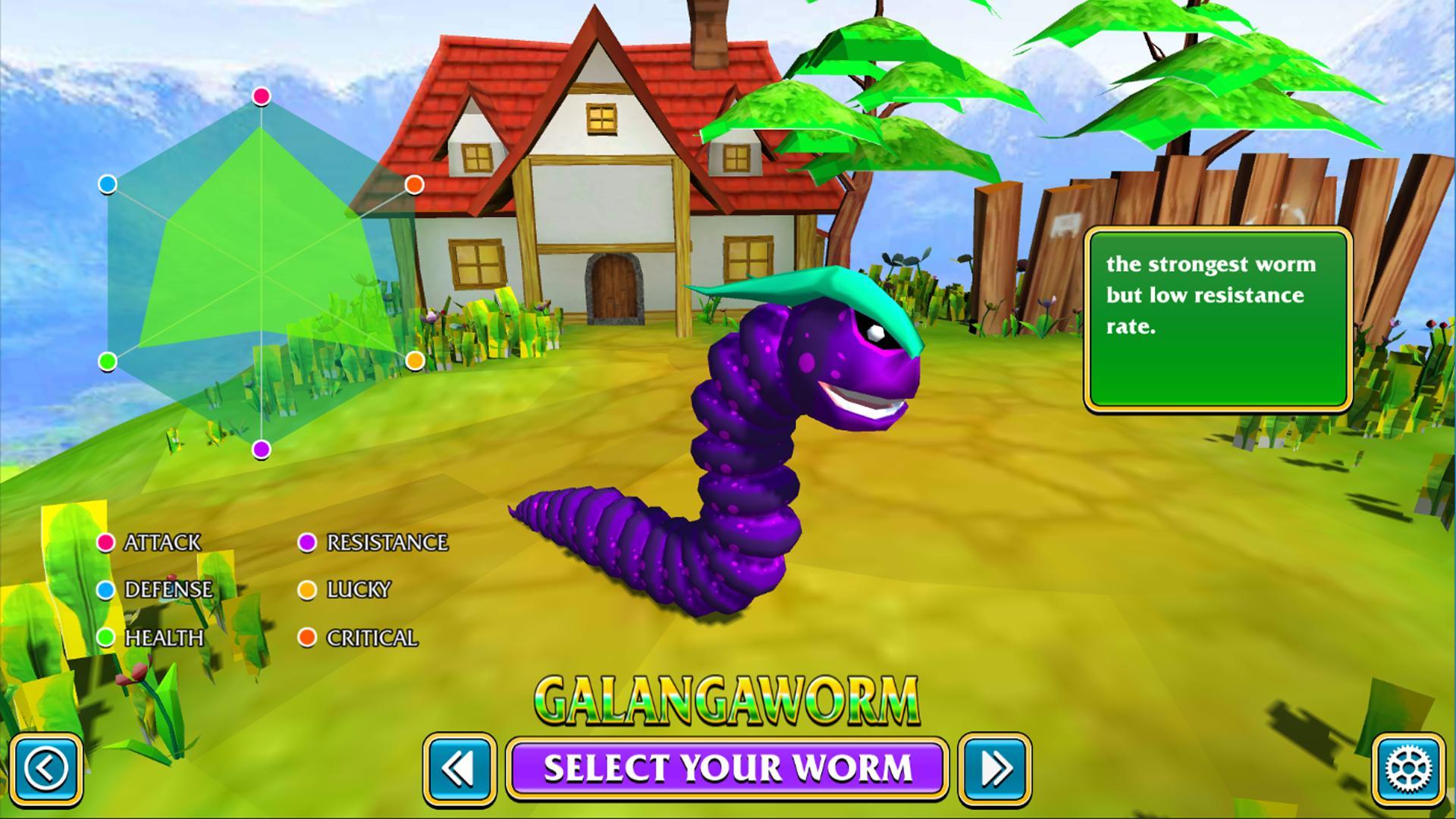
Task: Expand the HEALTH stat point on the chart
Action: [108, 362]
